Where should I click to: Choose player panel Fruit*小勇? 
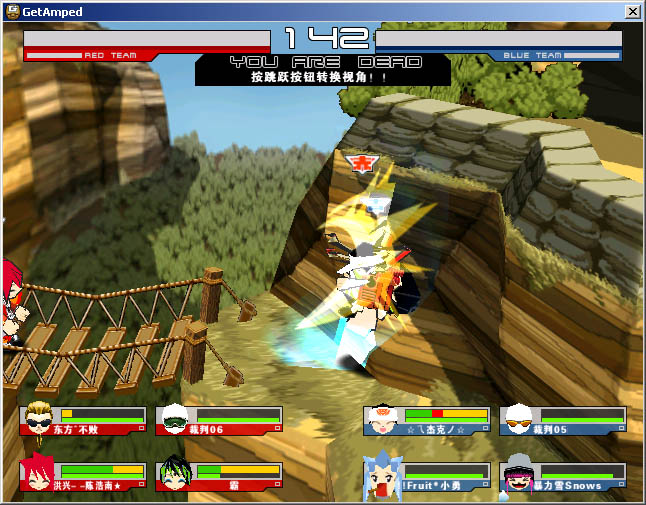(x=427, y=477)
